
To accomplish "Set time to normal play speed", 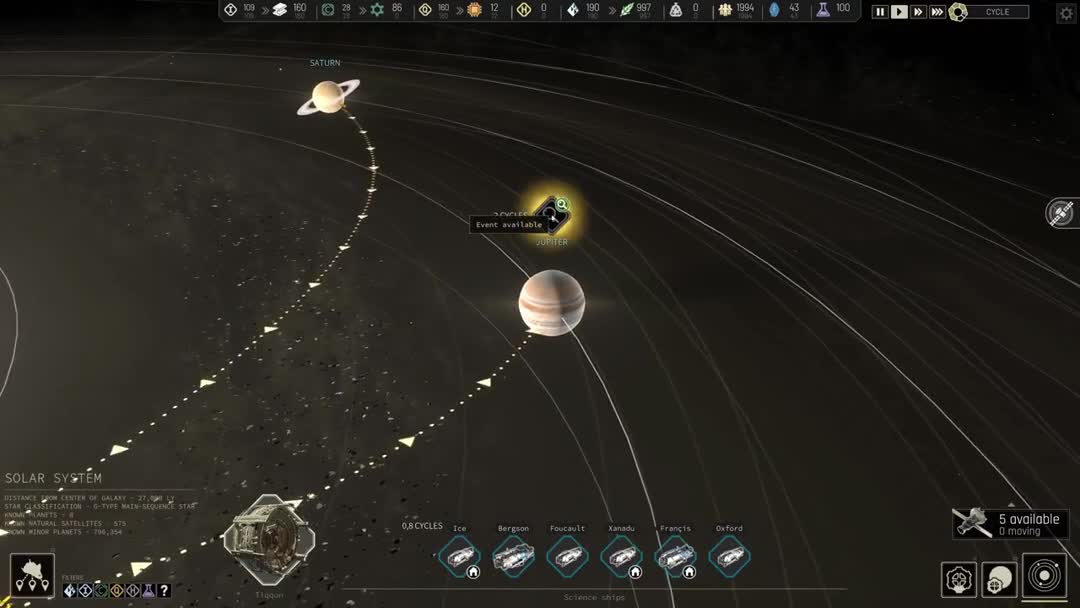I will click(x=899, y=12).
